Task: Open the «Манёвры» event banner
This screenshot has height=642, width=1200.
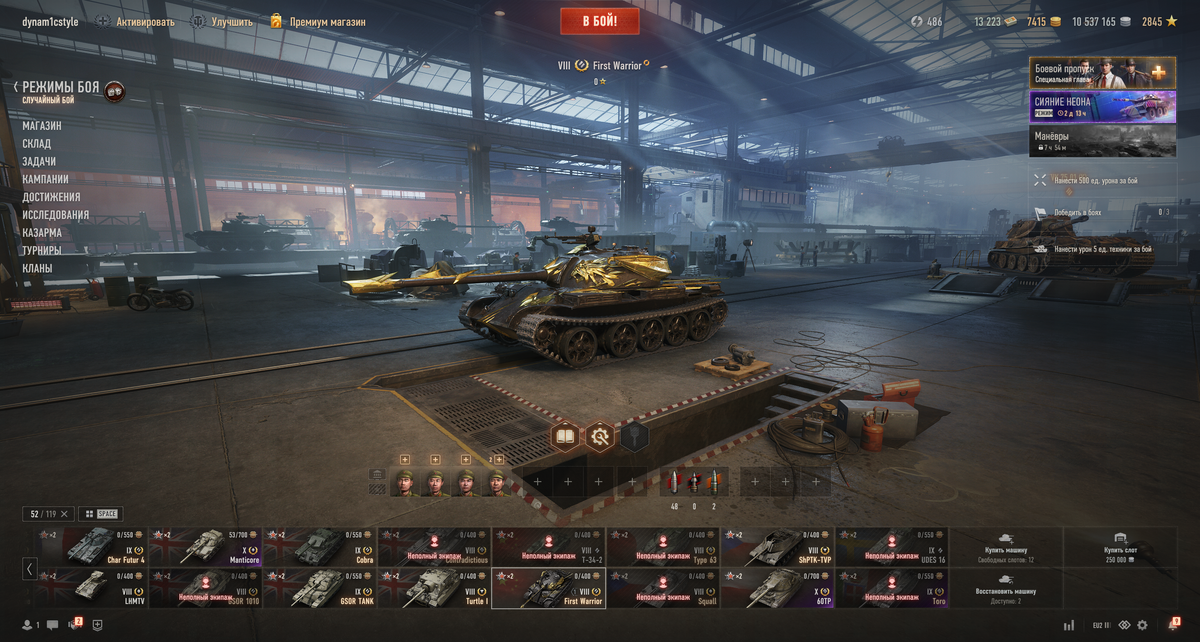Action: 1103,141
